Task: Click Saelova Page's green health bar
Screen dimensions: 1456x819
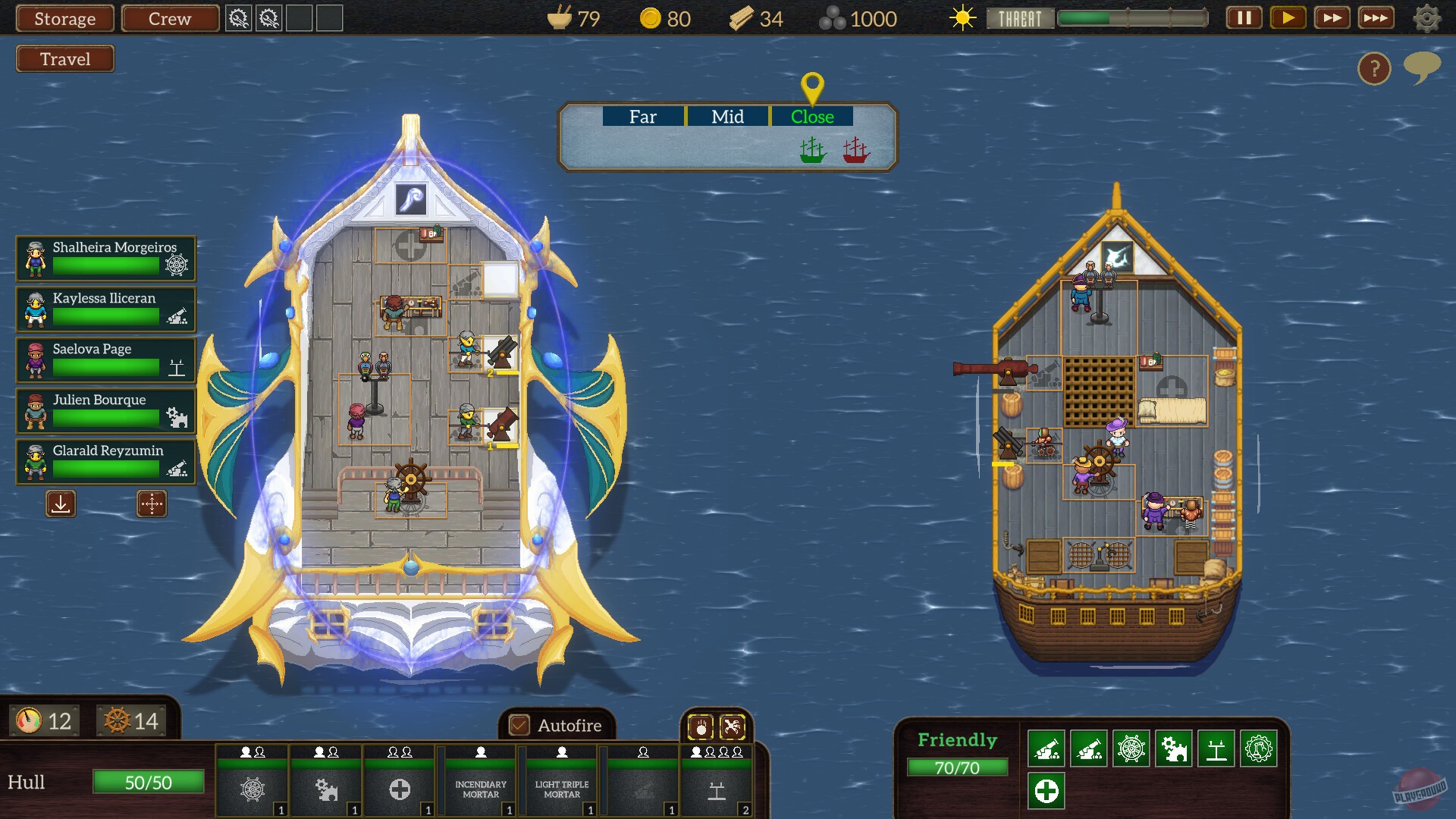Action: pos(106,365)
